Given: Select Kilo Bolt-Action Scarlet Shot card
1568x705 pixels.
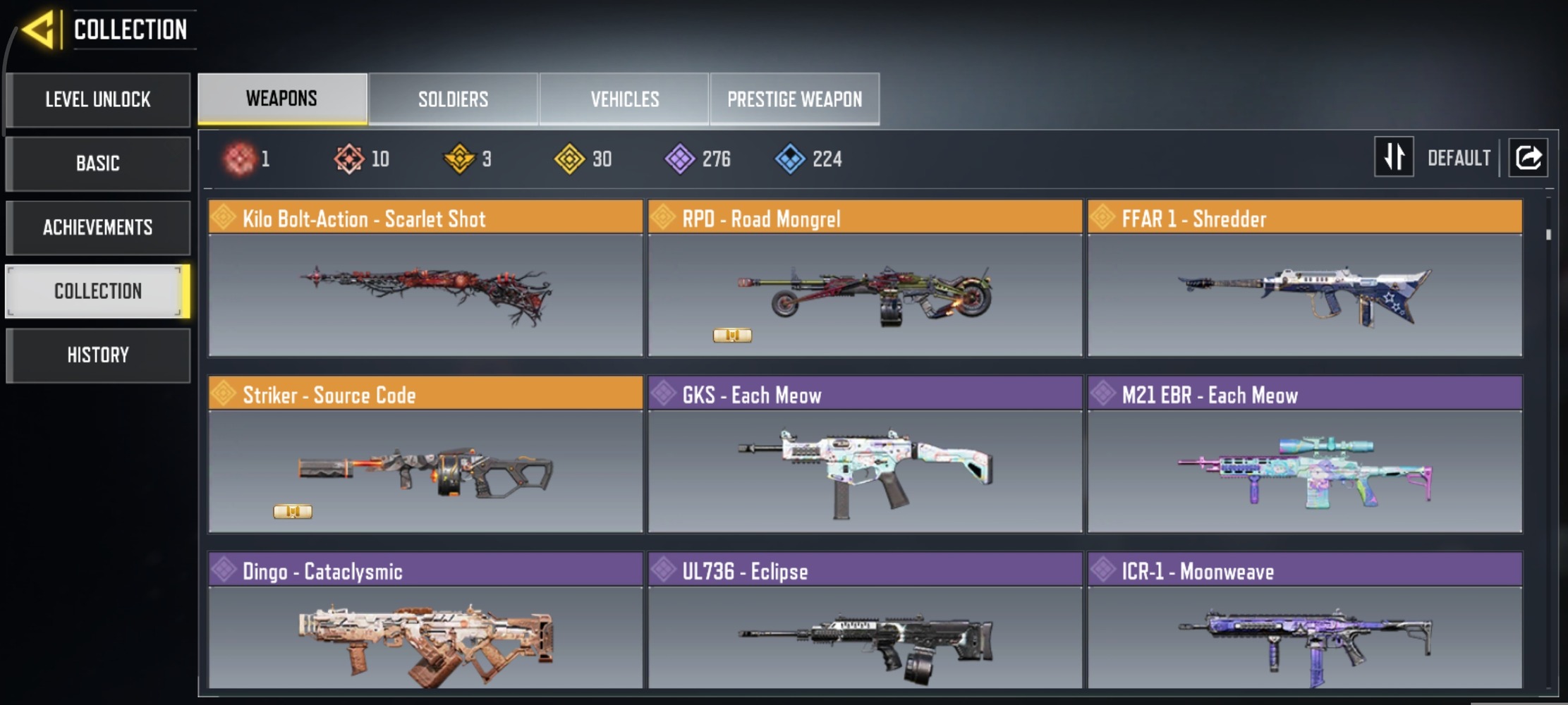Looking at the screenshot, I should 425,278.
